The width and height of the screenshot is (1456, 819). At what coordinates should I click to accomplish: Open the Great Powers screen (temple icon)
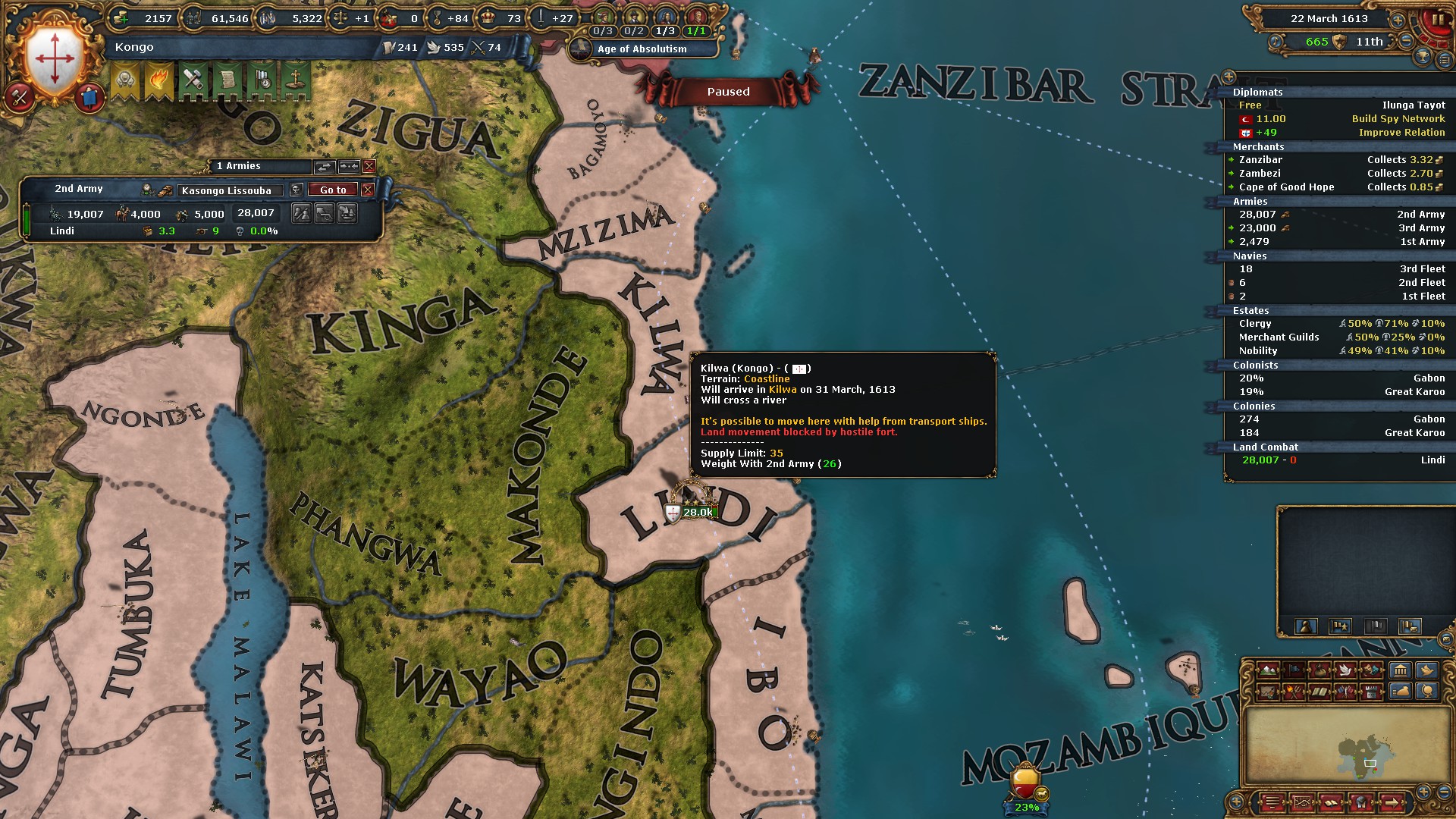(x=1401, y=670)
